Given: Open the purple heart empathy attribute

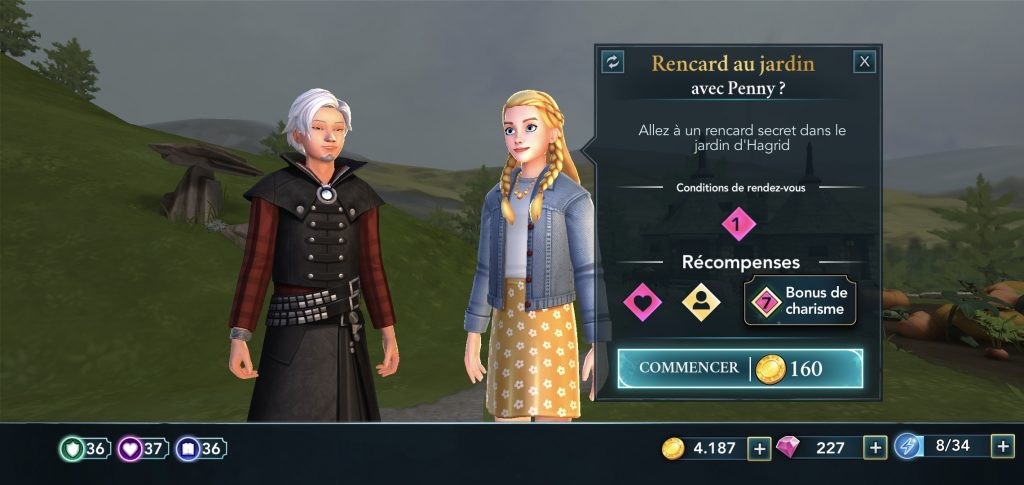Looking at the screenshot, I should pyautogui.click(x=142, y=449).
